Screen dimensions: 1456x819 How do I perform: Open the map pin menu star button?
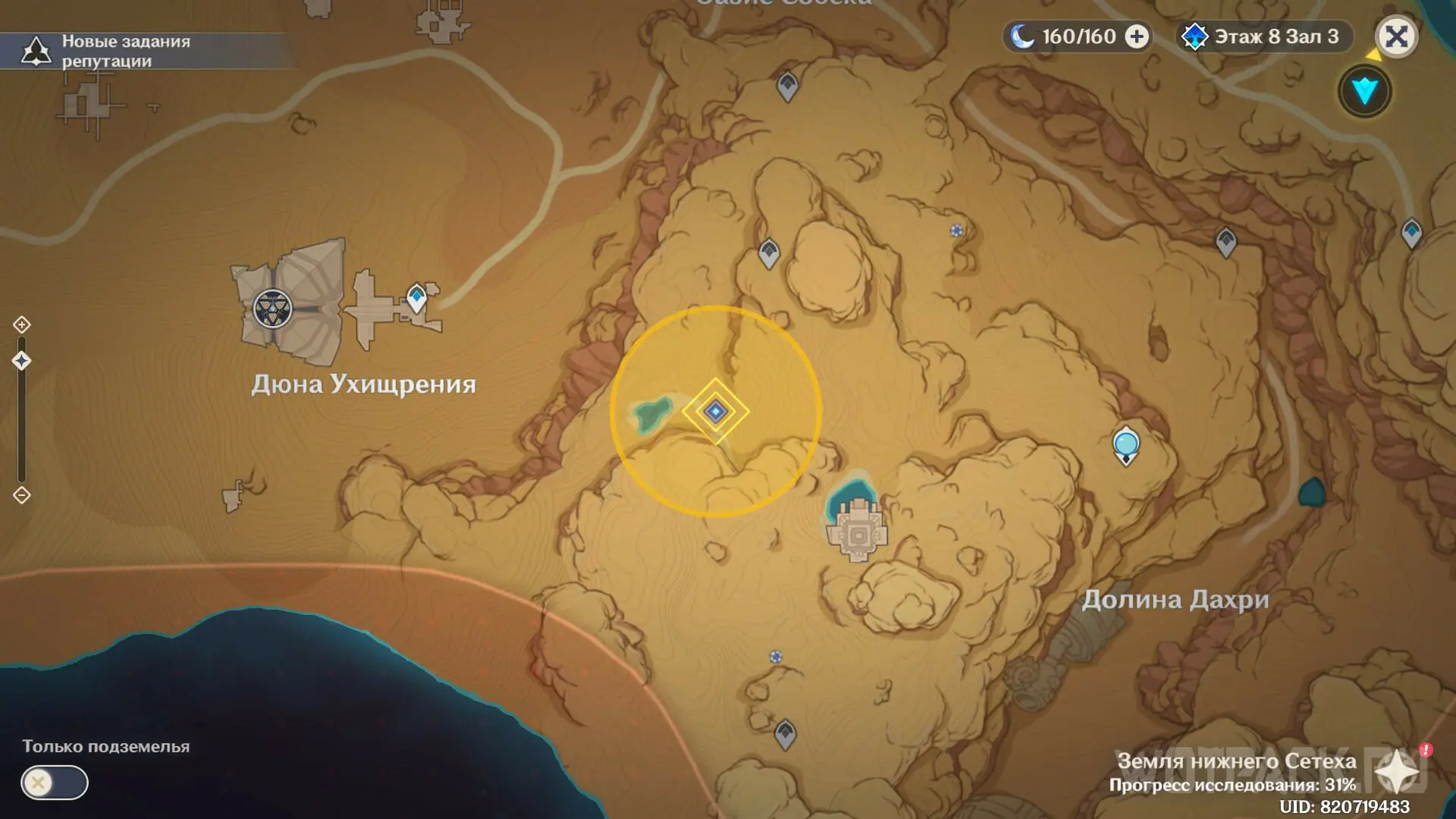(x=1397, y=773)
